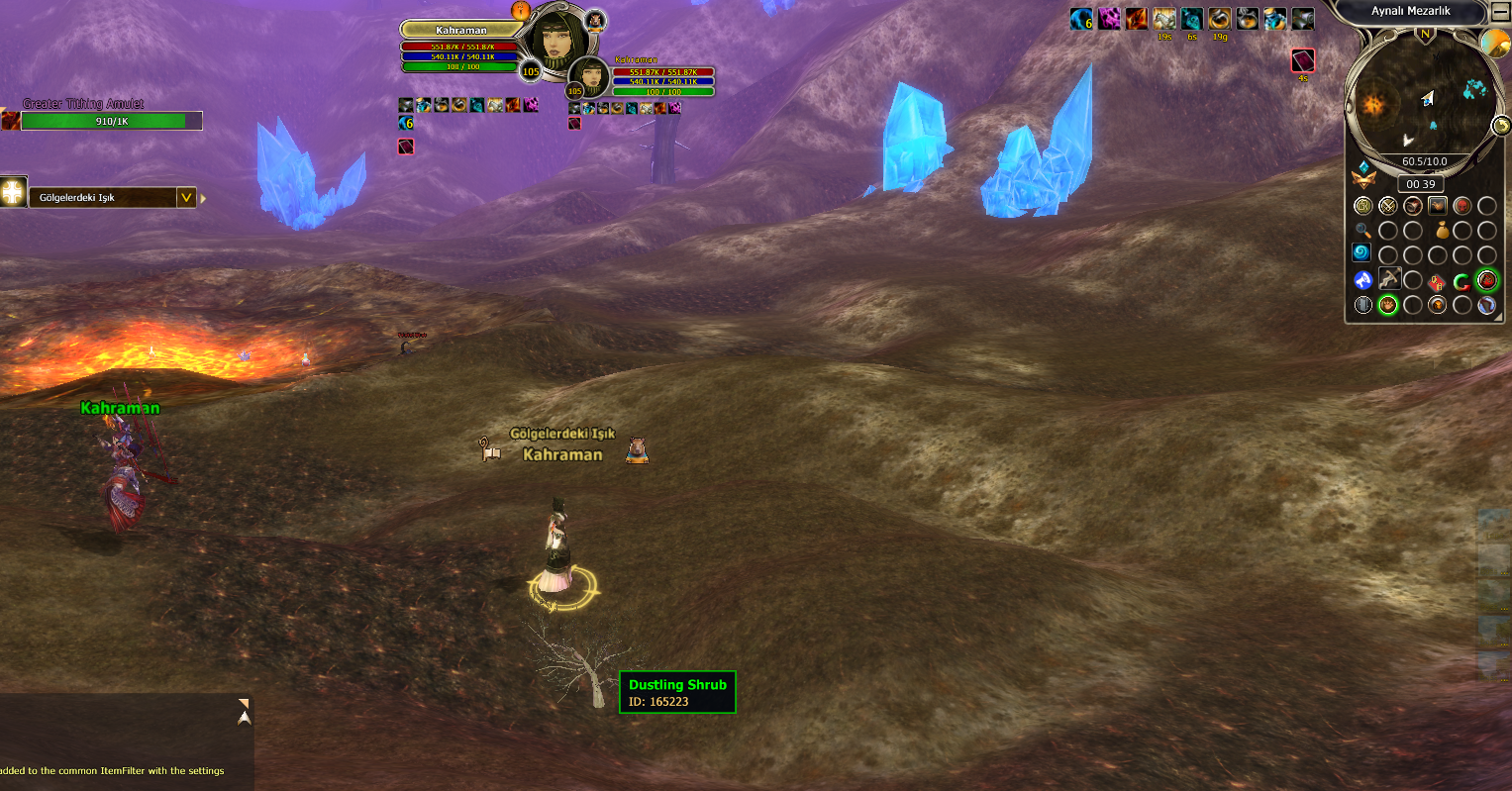This screenshot has height=791, width=1512.
Task: Click the red-green G icon
Action: point(1462,281)
